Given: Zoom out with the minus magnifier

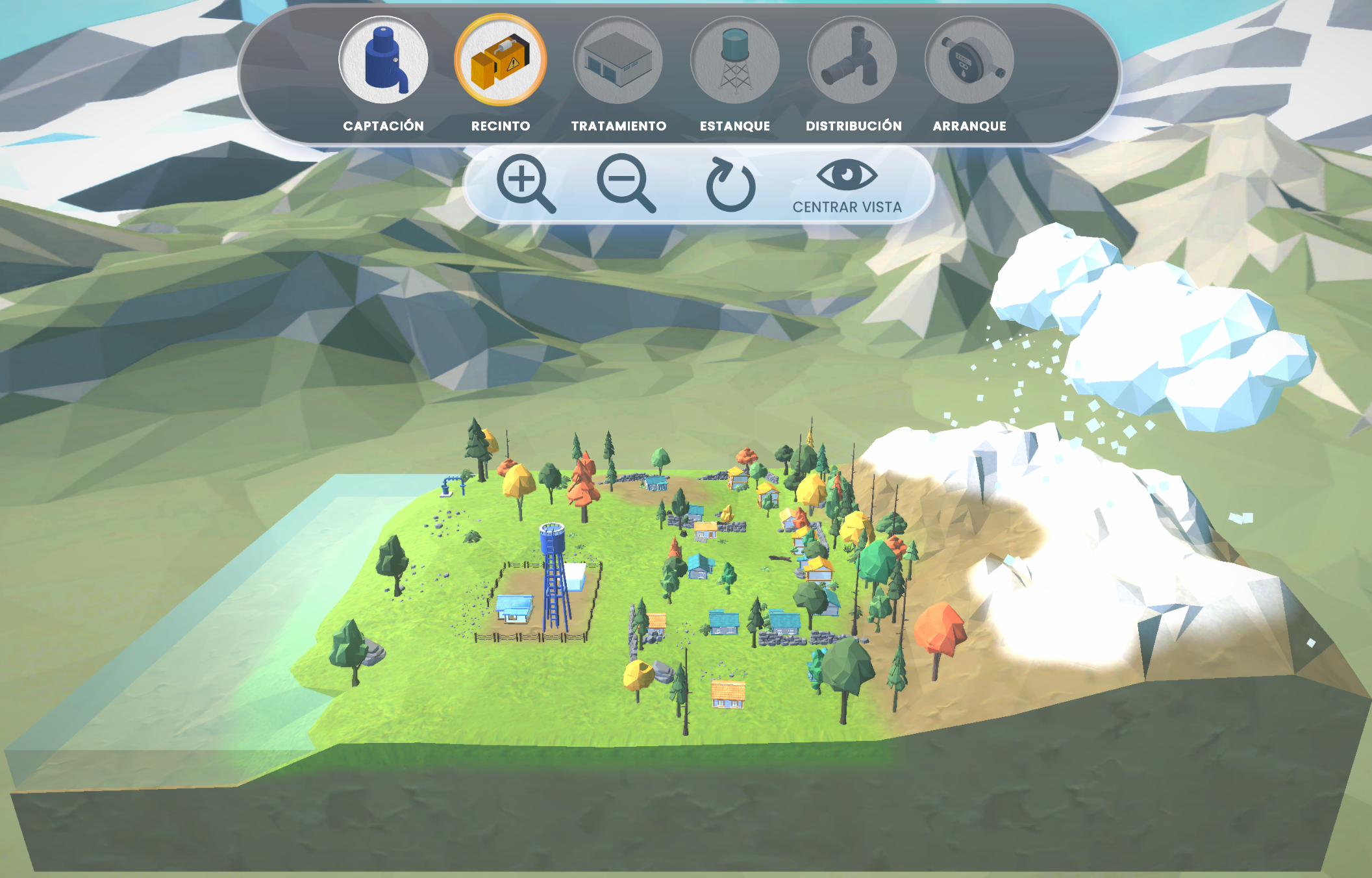Looking at the screenshot, I should point(625,183).
